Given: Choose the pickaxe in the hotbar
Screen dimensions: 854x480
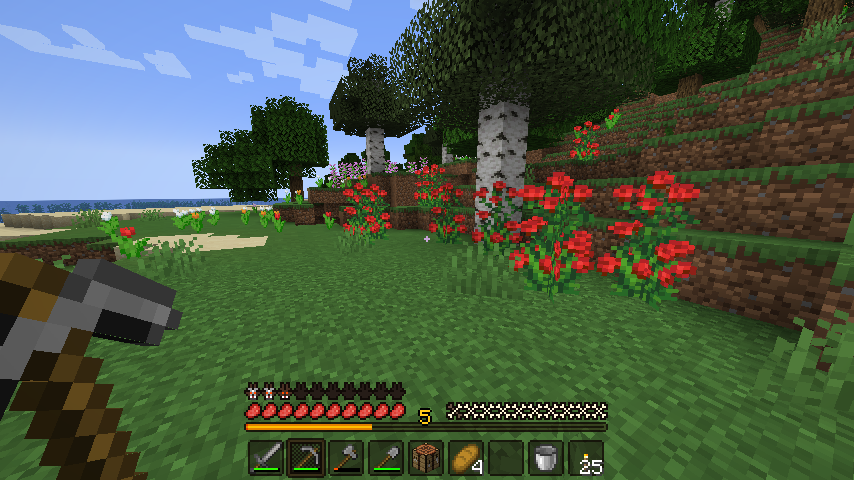Looking at the screenshot, I should pyautogui.click(x=306, y=458).
